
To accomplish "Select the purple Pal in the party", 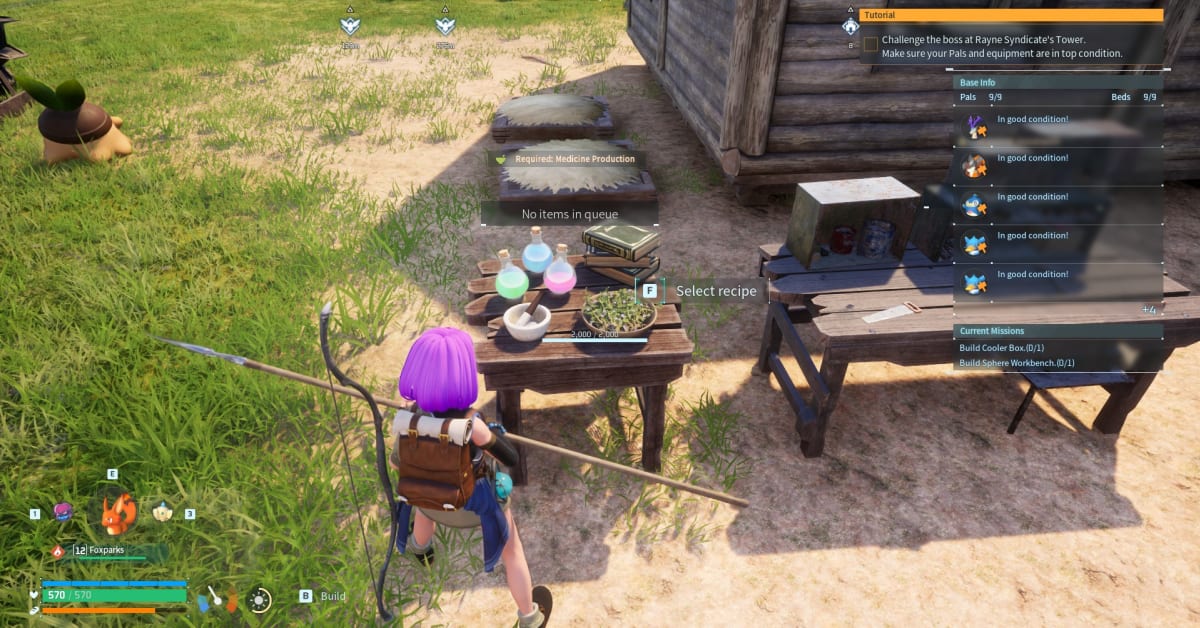I will tap(63, 512).
